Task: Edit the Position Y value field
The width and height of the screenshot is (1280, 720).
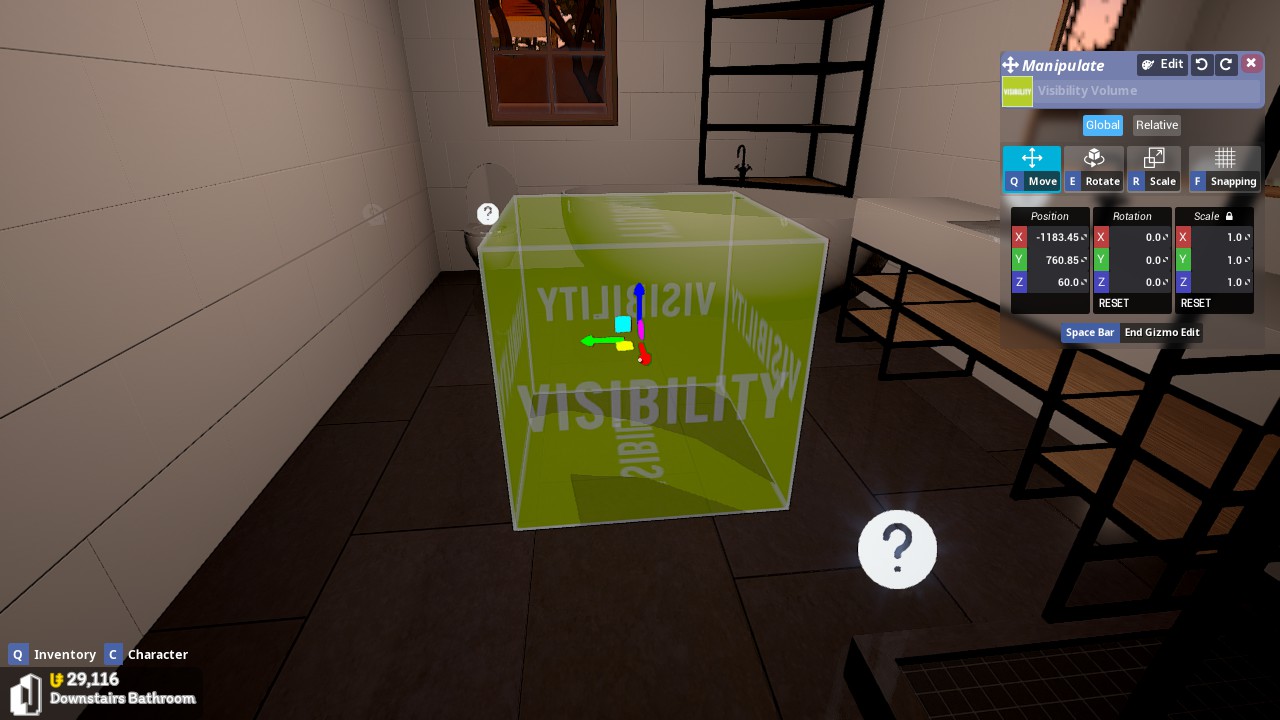Action: (x=1057, y=260)
